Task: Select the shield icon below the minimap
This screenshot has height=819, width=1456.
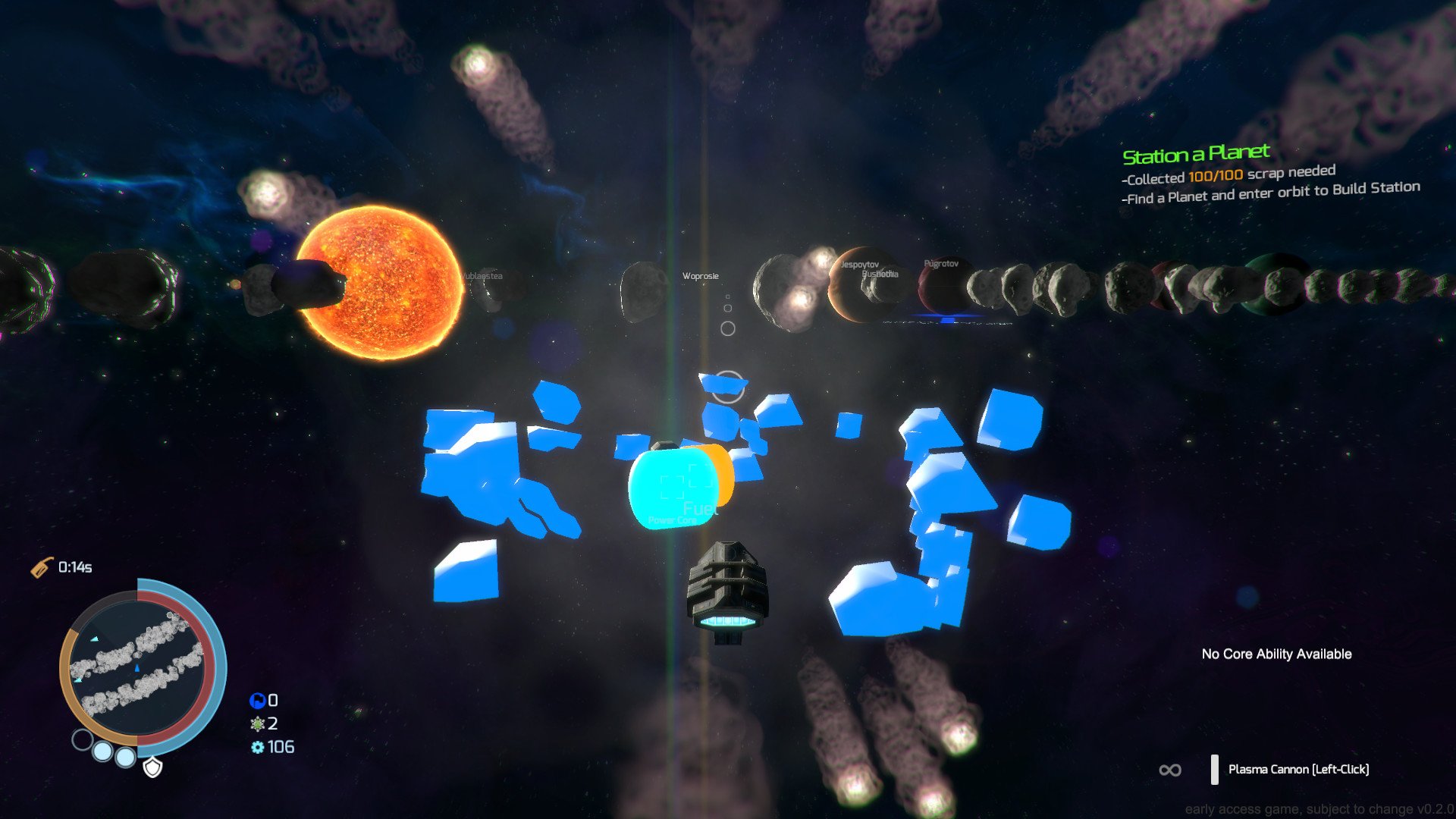Action: (152, 767)
